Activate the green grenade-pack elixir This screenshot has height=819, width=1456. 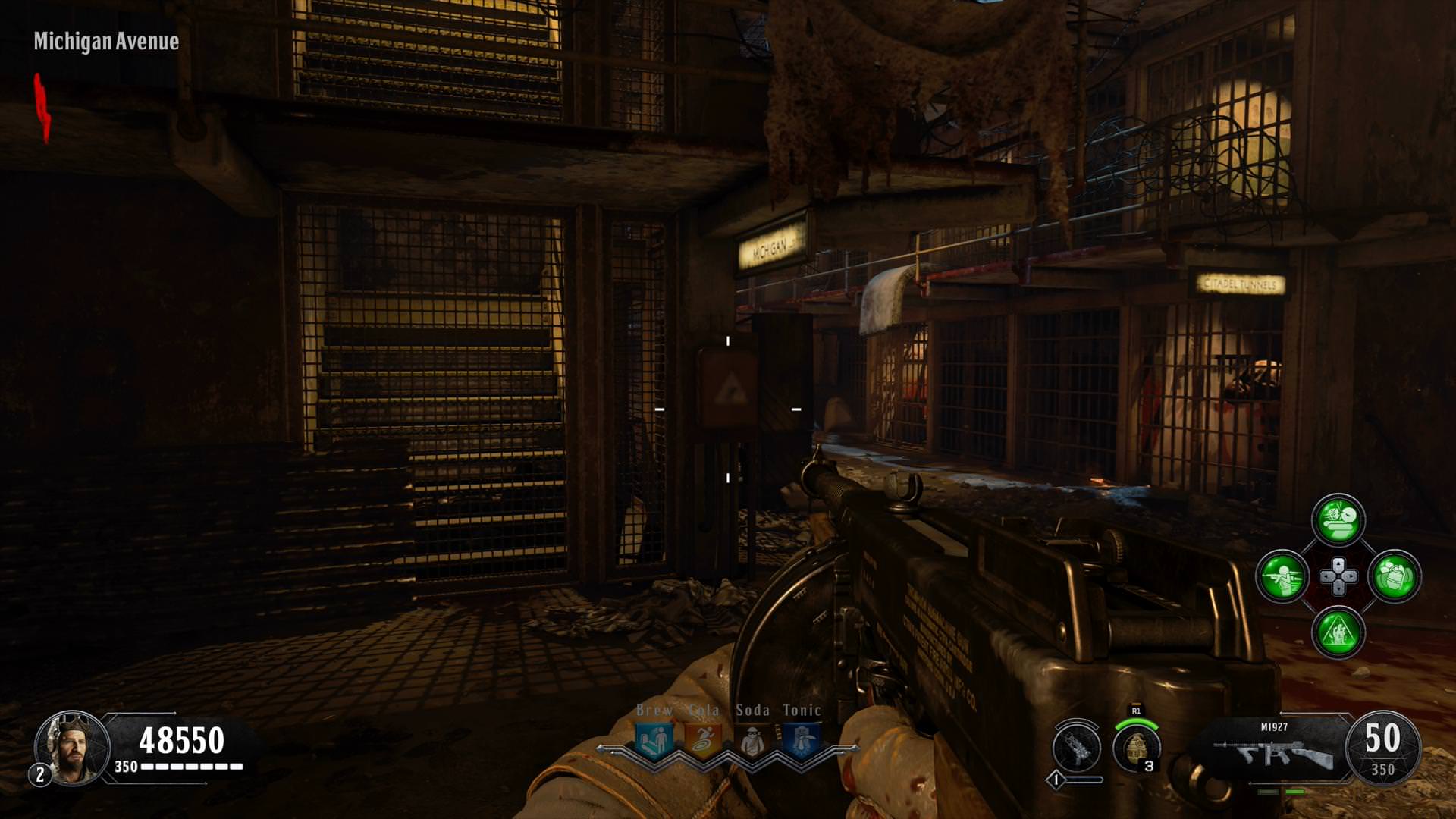pos(1394,576)
